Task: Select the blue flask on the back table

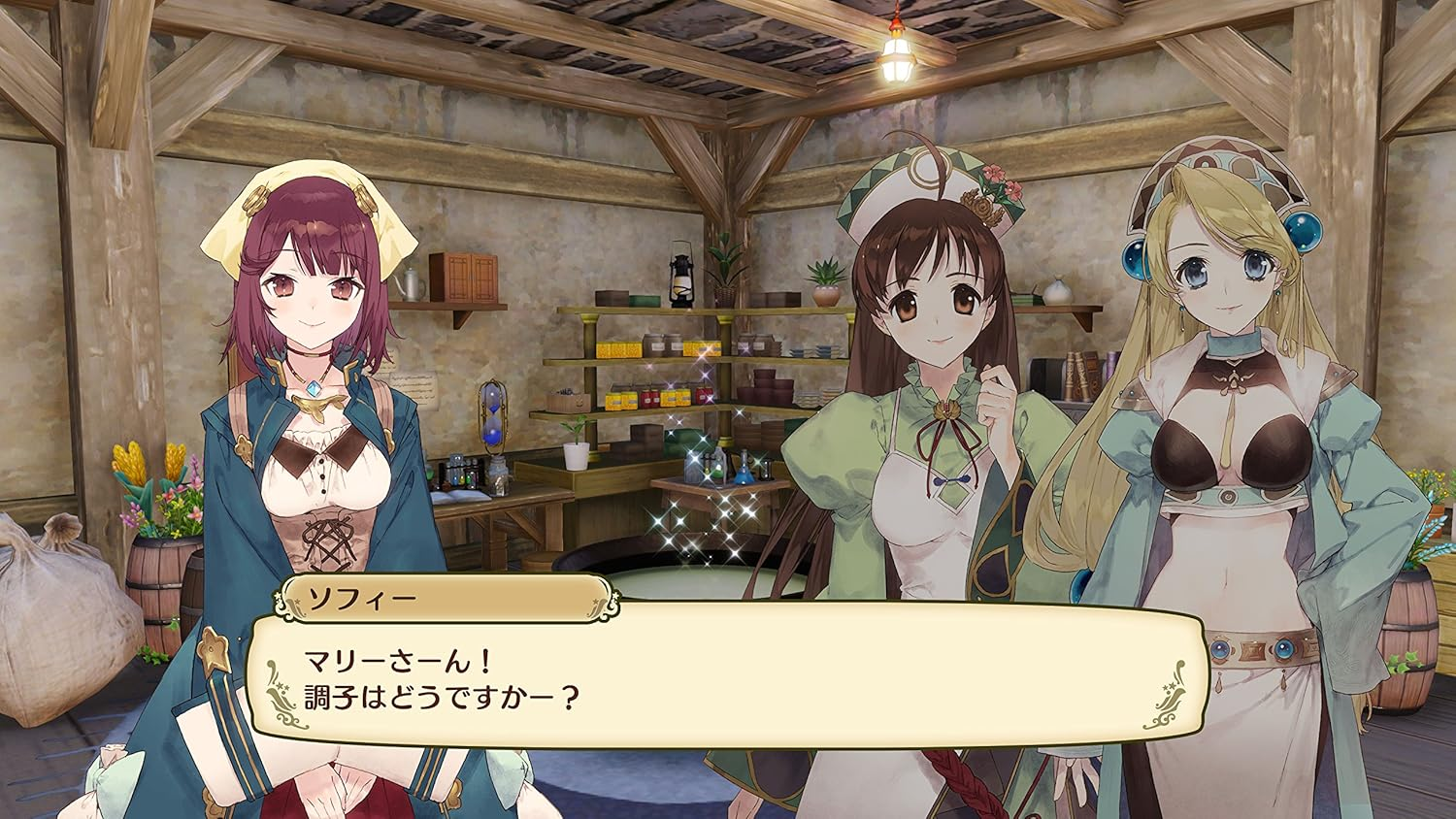Action: (x=744, y=473)
